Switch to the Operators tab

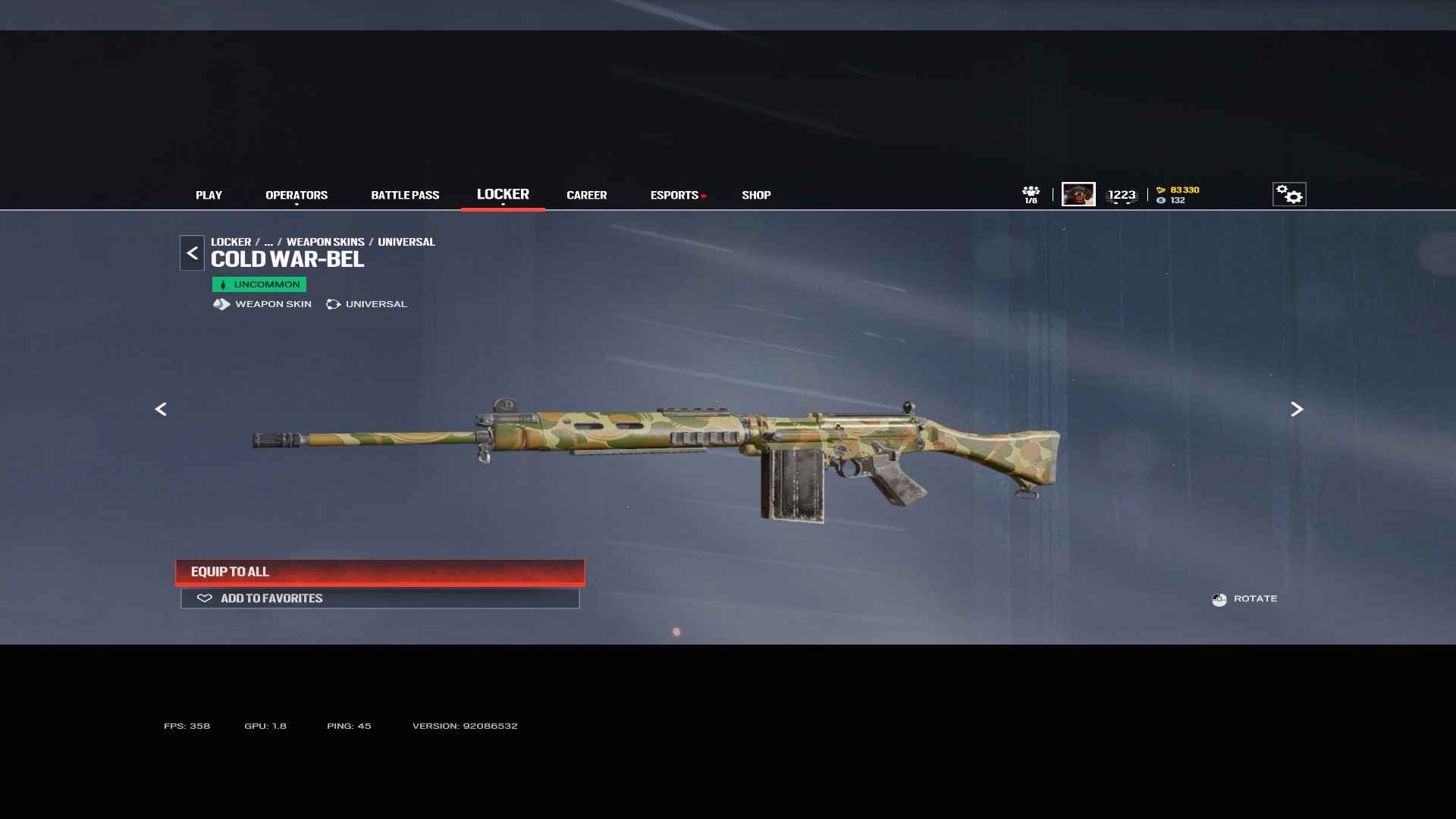click(297, 195)
